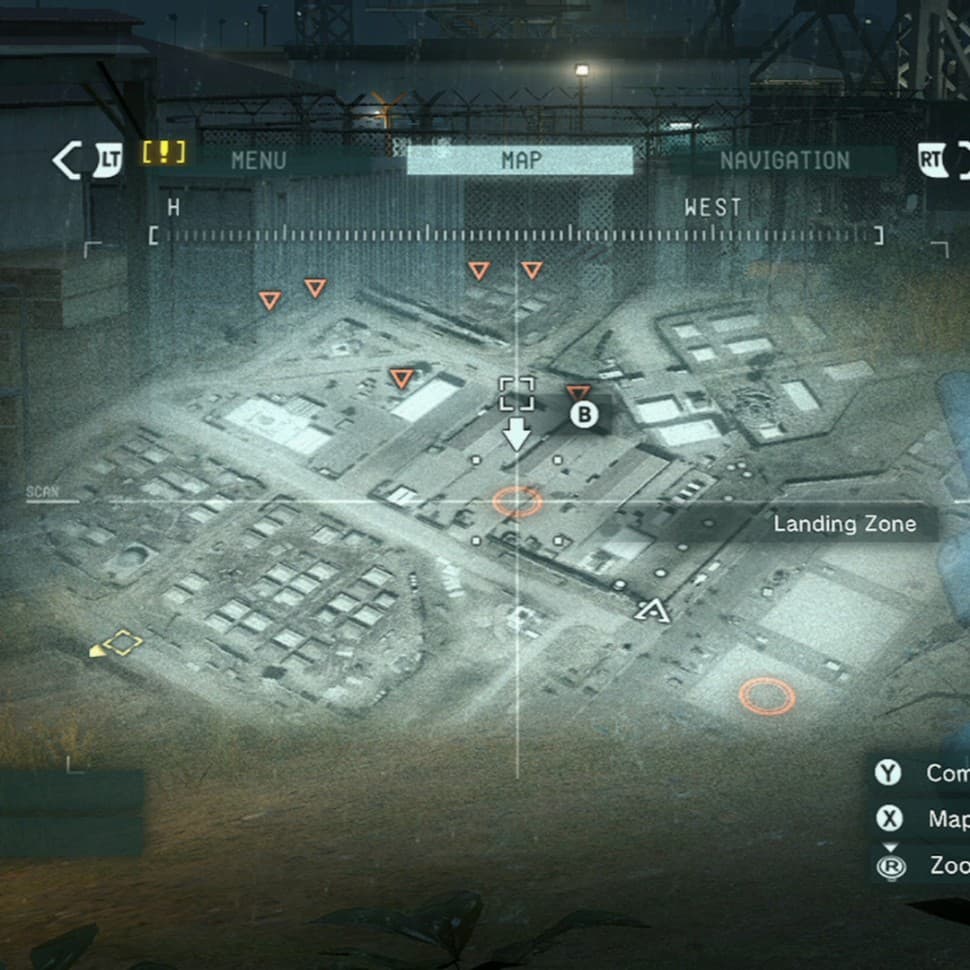This screenshot has width=970, height=970.
Task: Click the Landing Zone label
Action: (844, 524)
